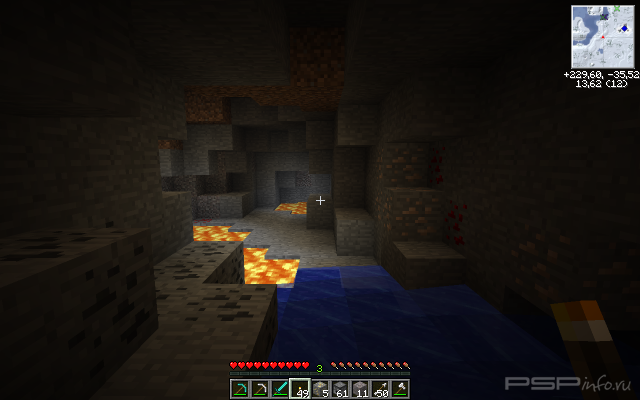The width and height of the screenshot is (640, 400).
Task: Select the block stack of 11
Action: [360, 388]
